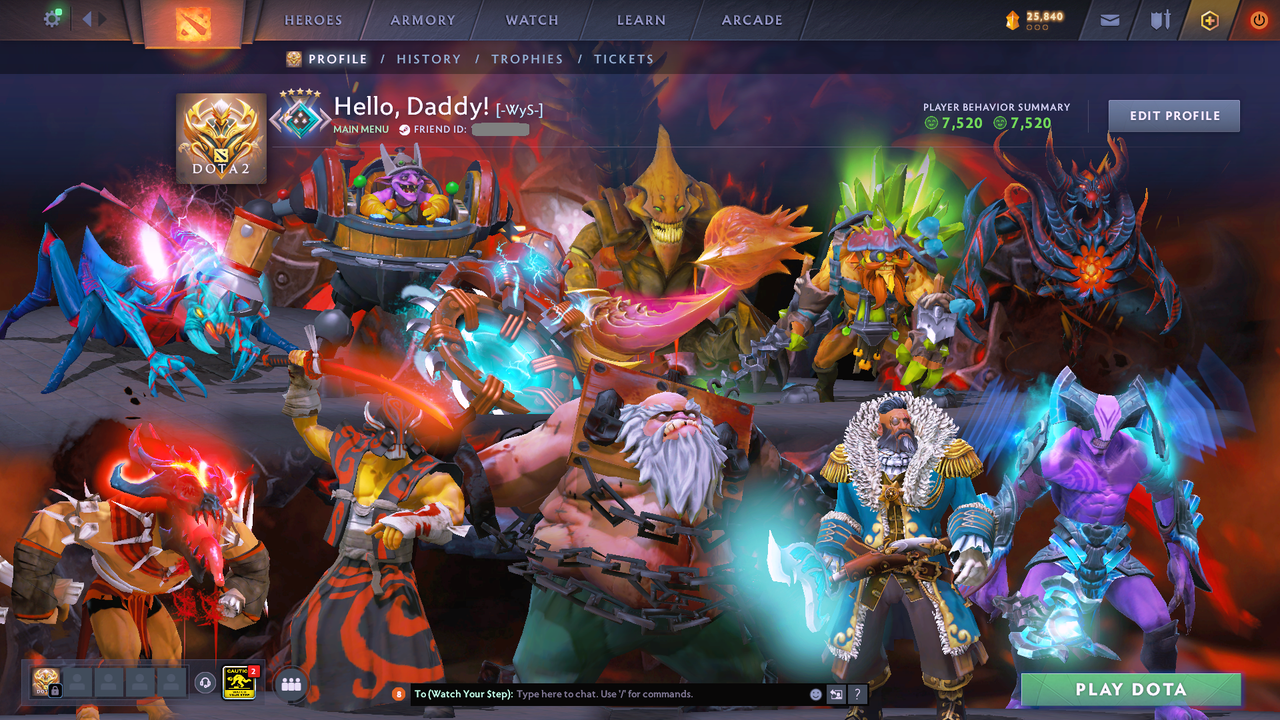Screen dimensions: 1280x720
Task: Open the friends list group icon
Action: click(291, 683)
